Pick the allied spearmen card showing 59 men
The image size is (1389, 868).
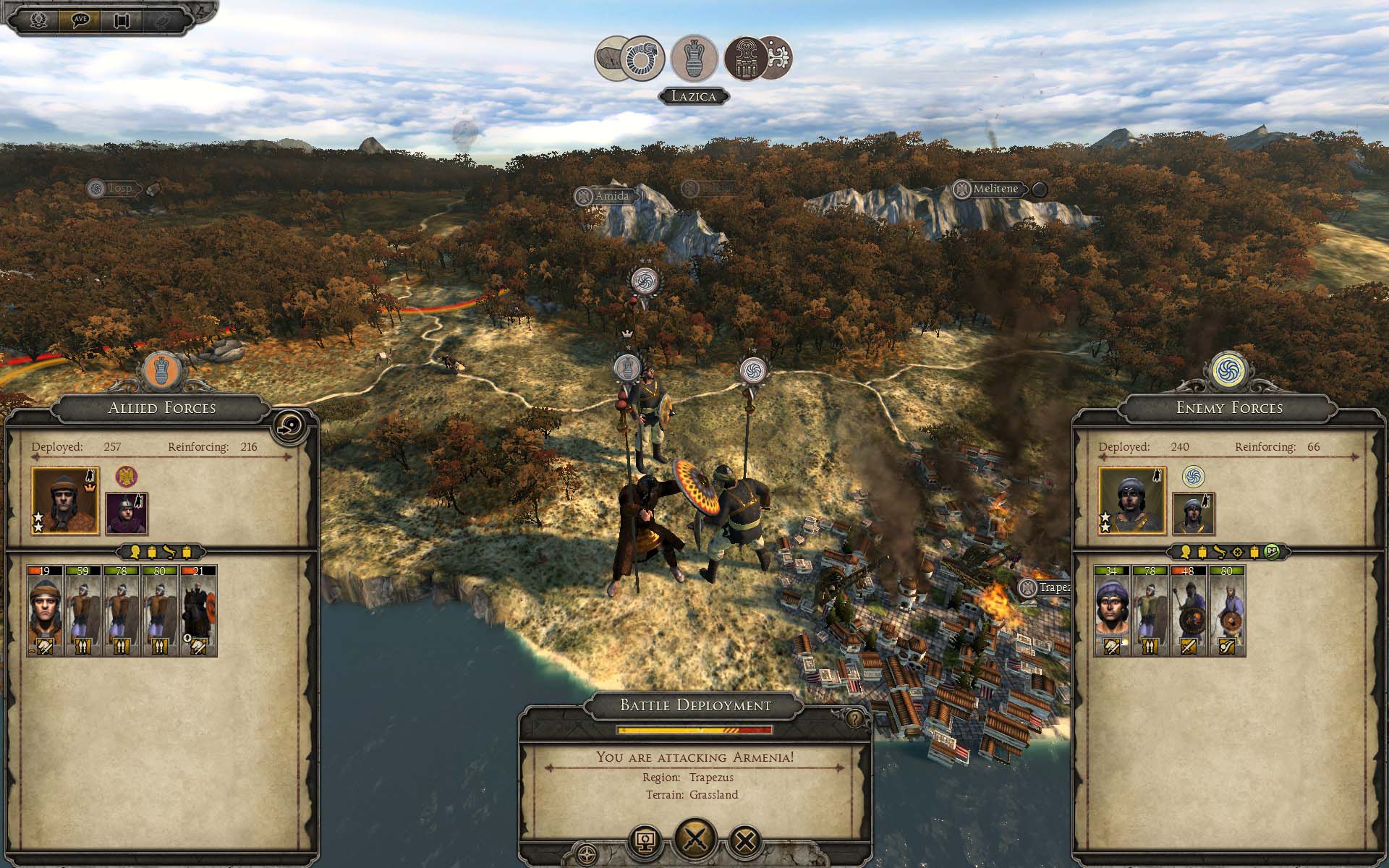(82, 611)
